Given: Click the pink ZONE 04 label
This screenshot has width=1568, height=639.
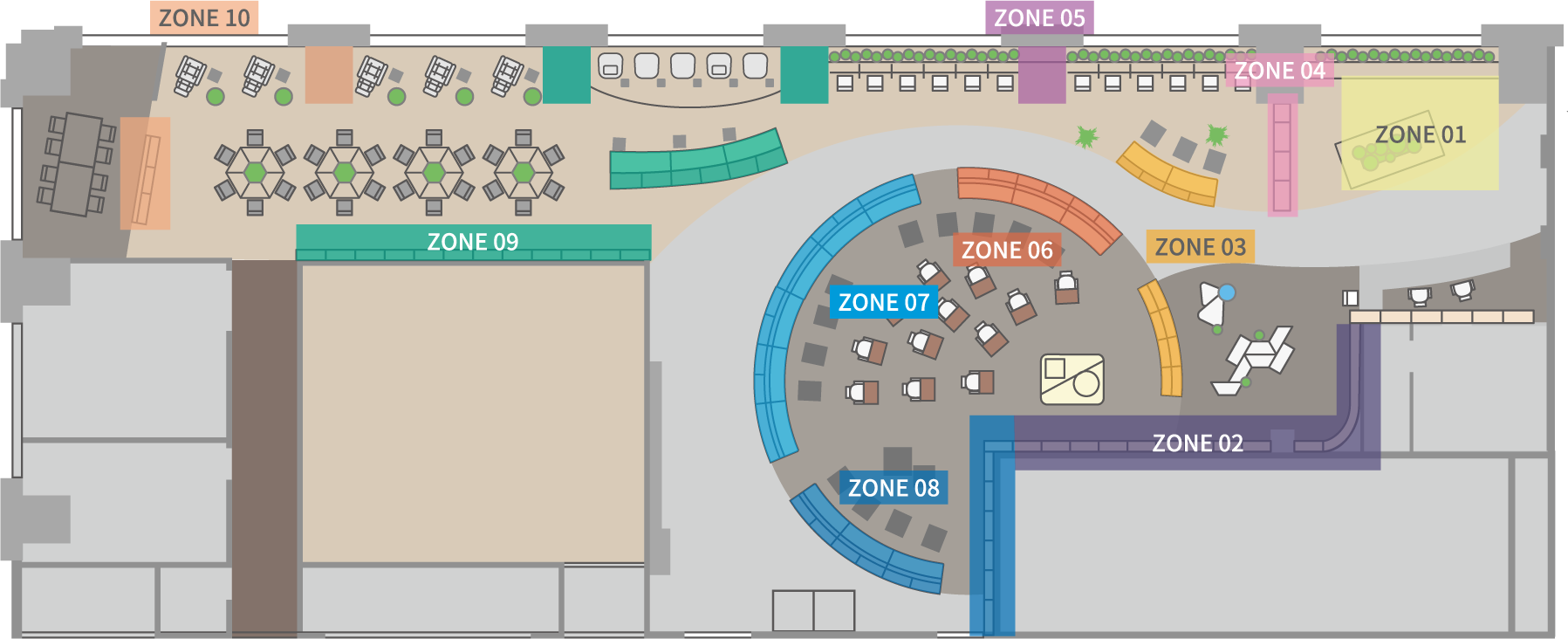Looking at the screenshot, I should tap(1279, 71).
